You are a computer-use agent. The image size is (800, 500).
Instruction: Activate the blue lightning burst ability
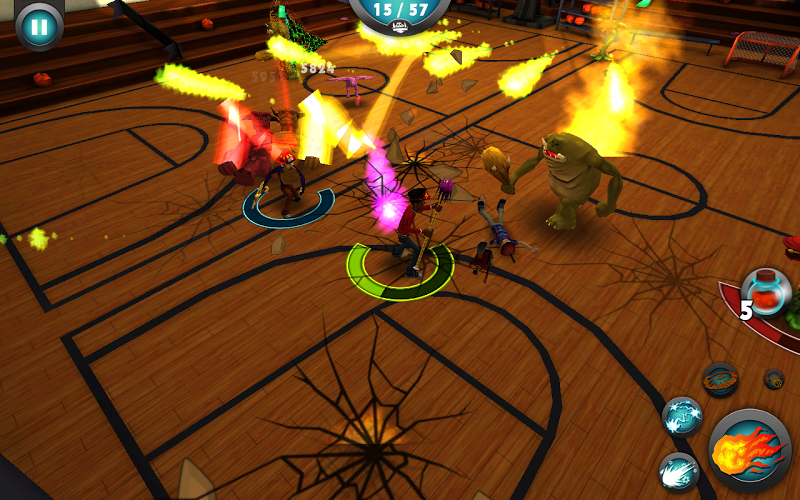(682, 414)
